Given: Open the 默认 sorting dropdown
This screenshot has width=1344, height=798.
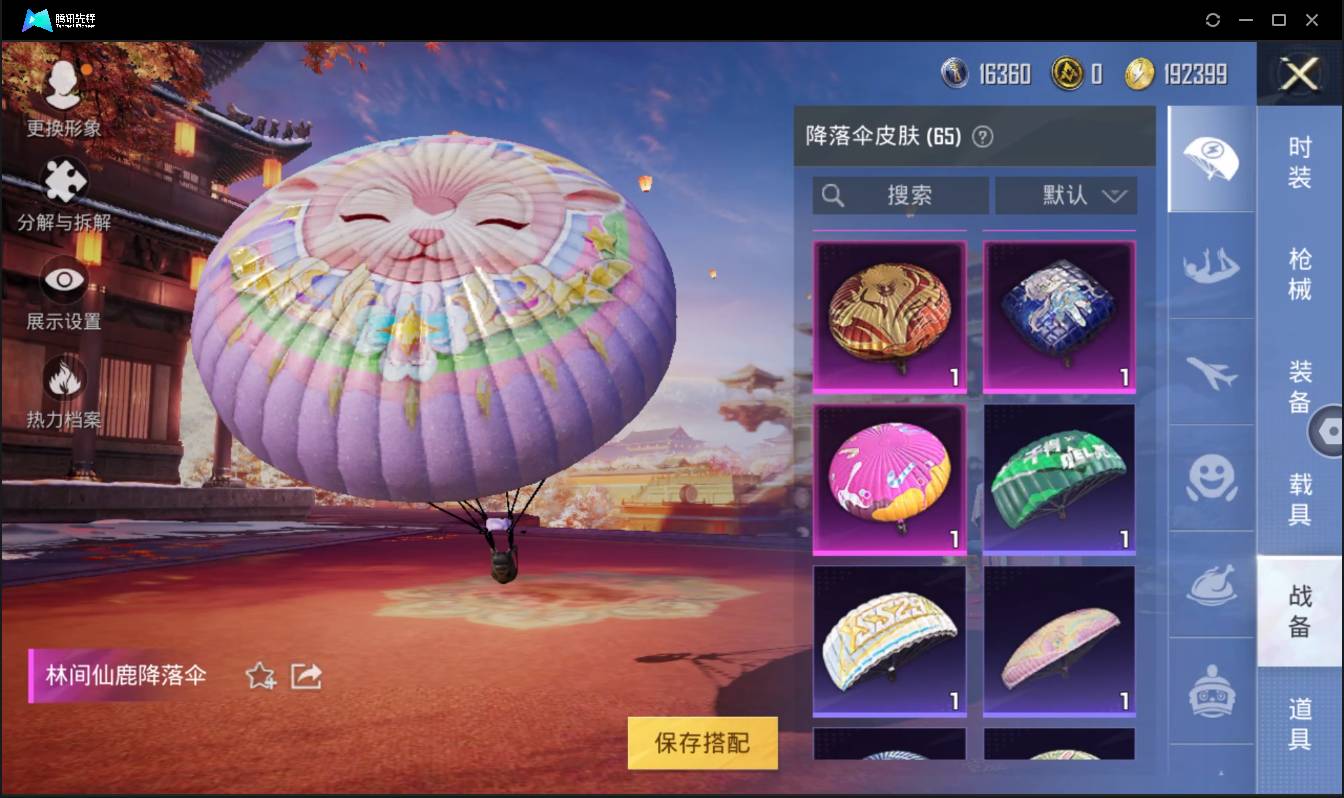Looking at the screenshot, I should click(1066, 195).
